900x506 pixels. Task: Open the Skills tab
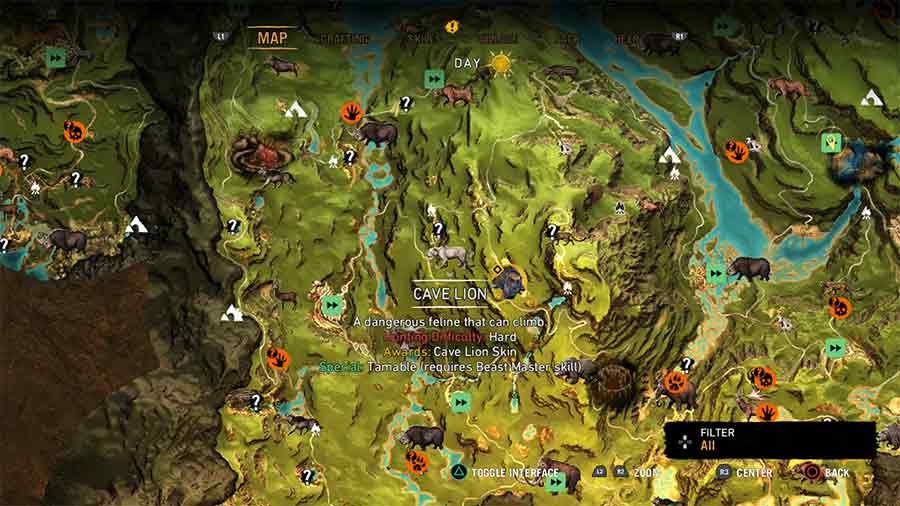click(x=421, y=39)
